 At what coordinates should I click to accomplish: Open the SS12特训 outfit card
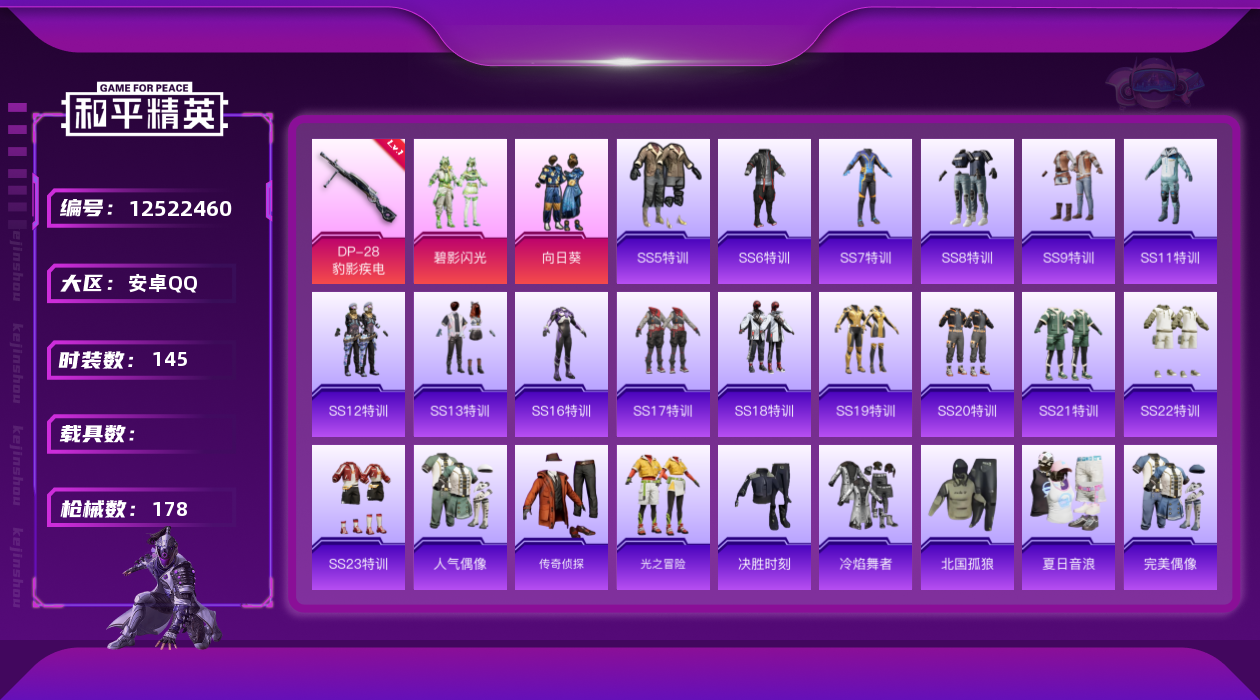click(358, 364)
